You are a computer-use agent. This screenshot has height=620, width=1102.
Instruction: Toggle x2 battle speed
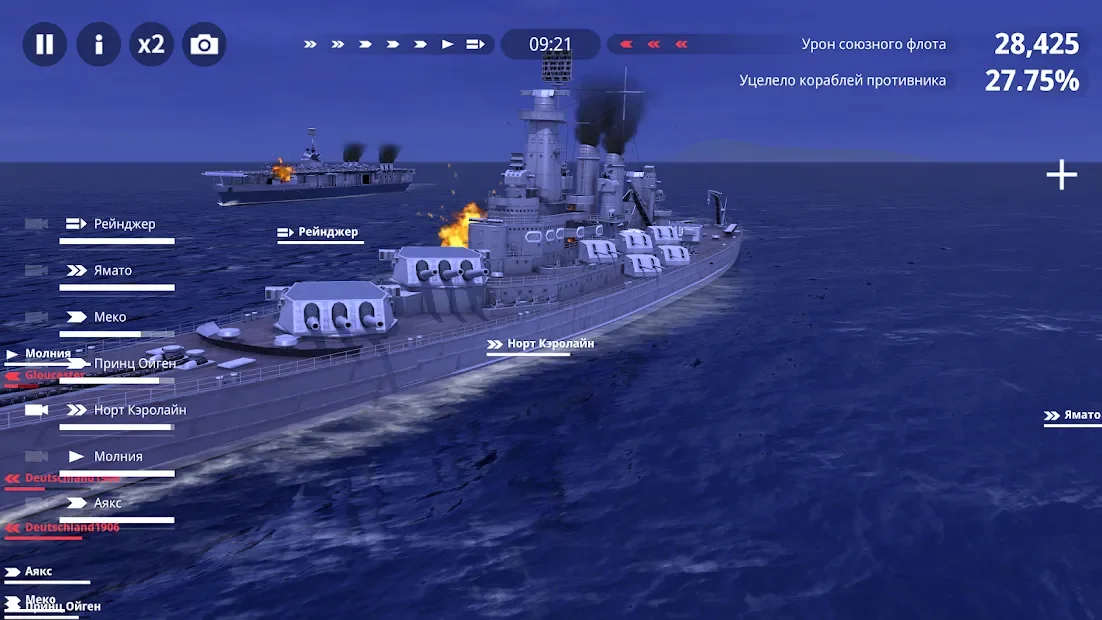(x=152, y=45)
